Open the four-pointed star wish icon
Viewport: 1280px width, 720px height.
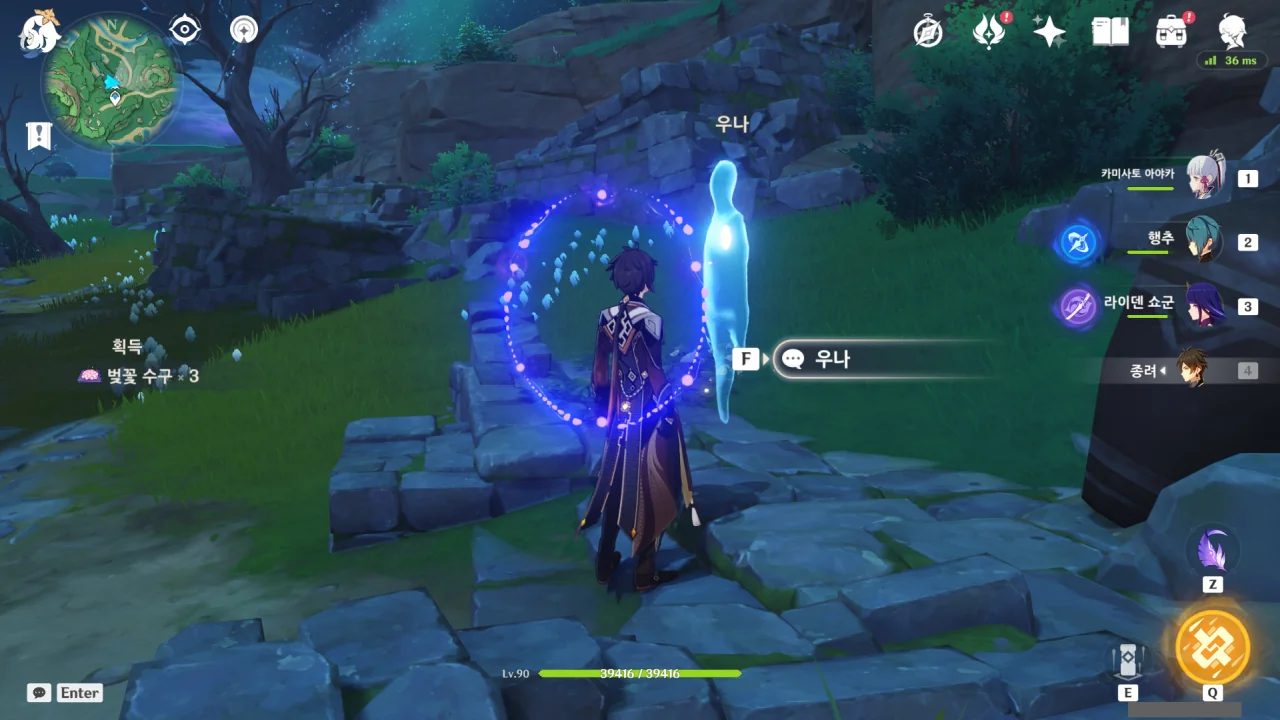1049,32
